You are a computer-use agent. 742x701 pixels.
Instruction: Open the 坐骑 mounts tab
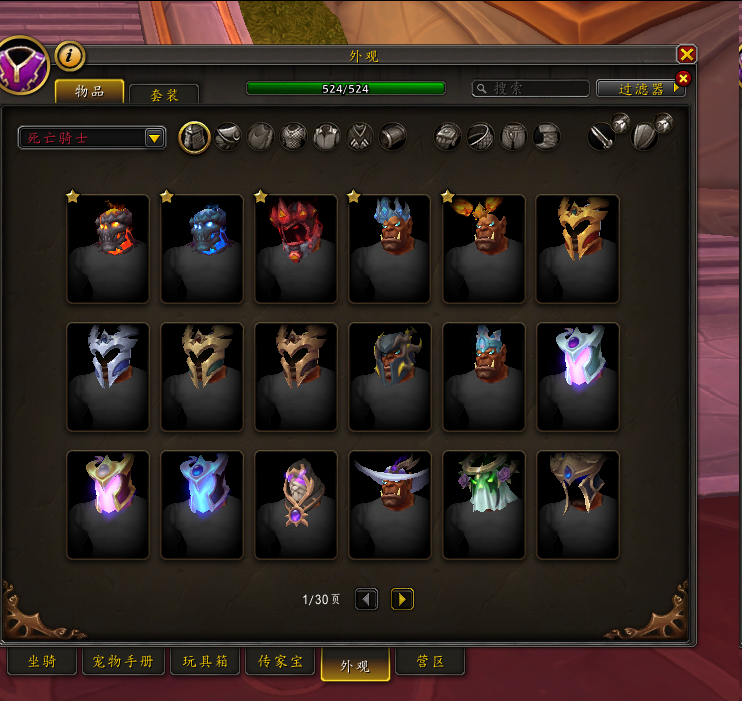click(42, 662)
